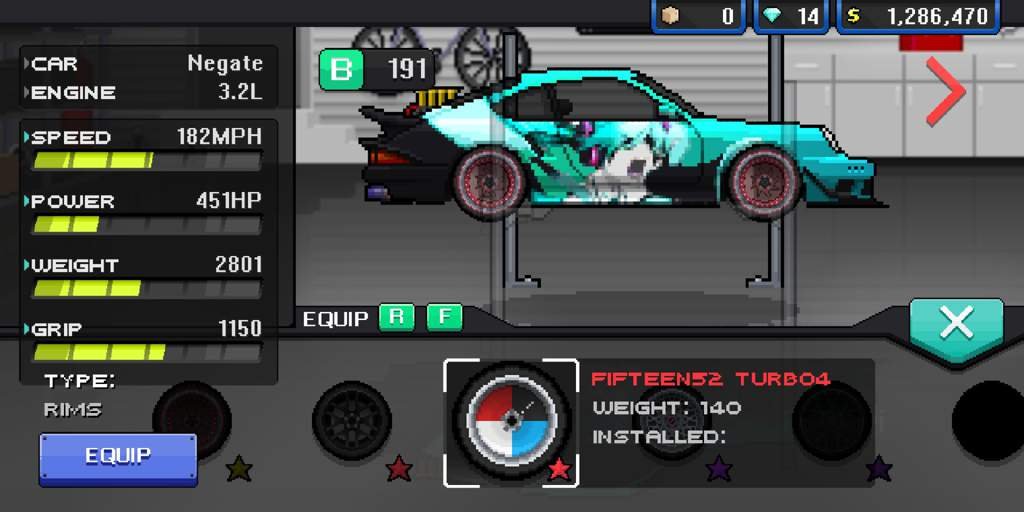This screenshot has height=512, width=1024.
Task: Choose the black multi-spoke rim with red star
Action: tap(351, 422)
